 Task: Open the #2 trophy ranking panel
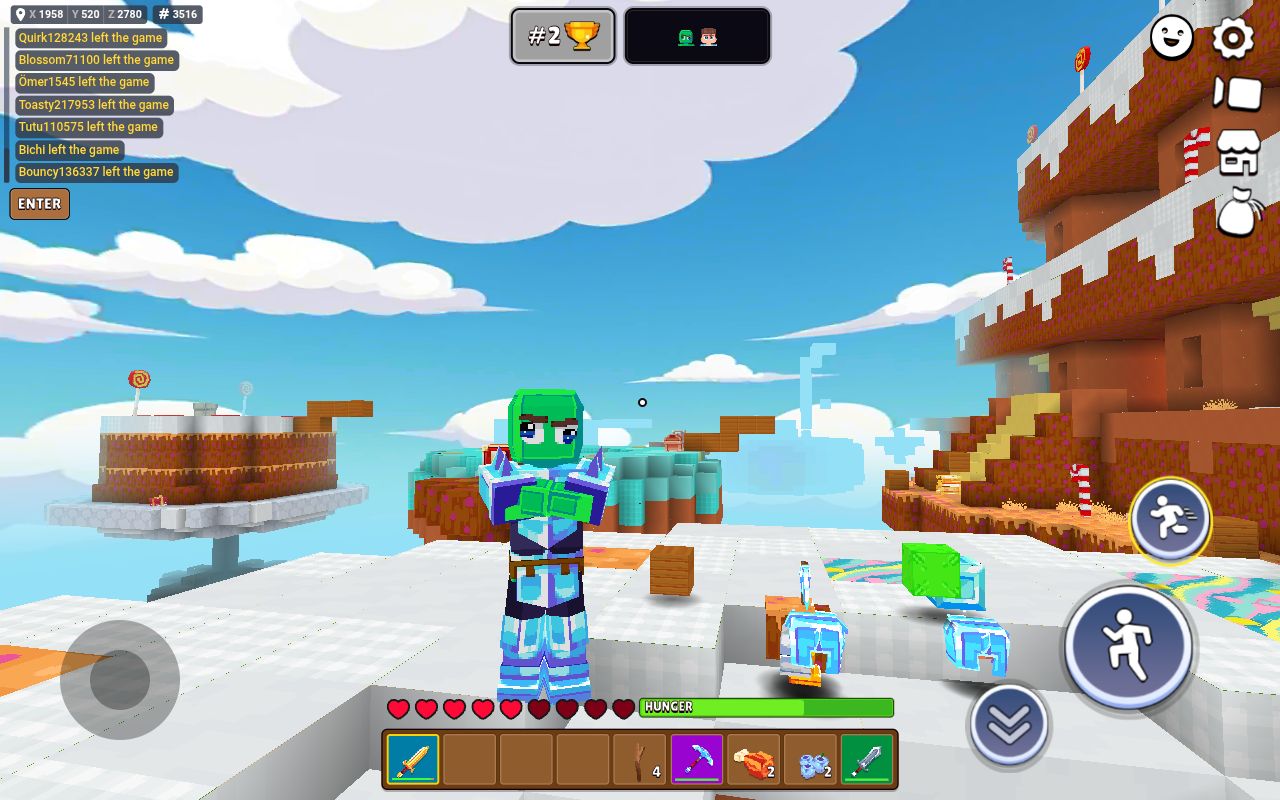[563, 37]
